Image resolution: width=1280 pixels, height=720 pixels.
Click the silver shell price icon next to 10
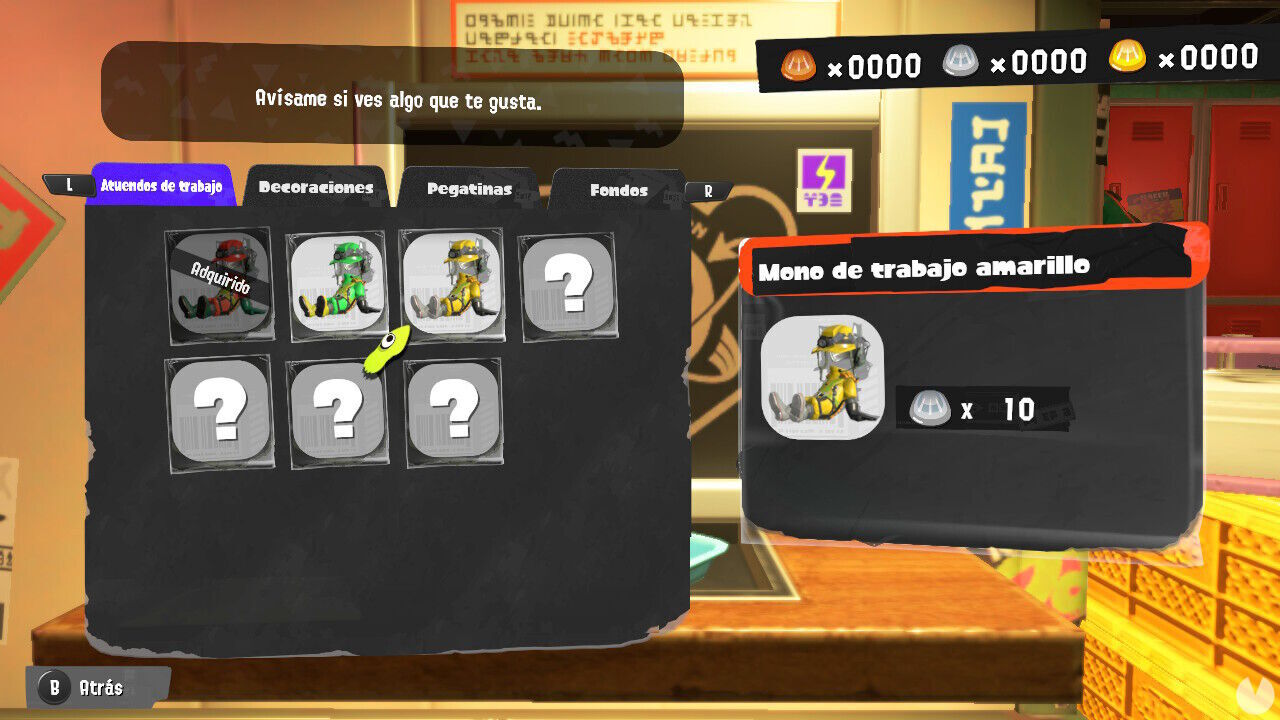(931, 406)
